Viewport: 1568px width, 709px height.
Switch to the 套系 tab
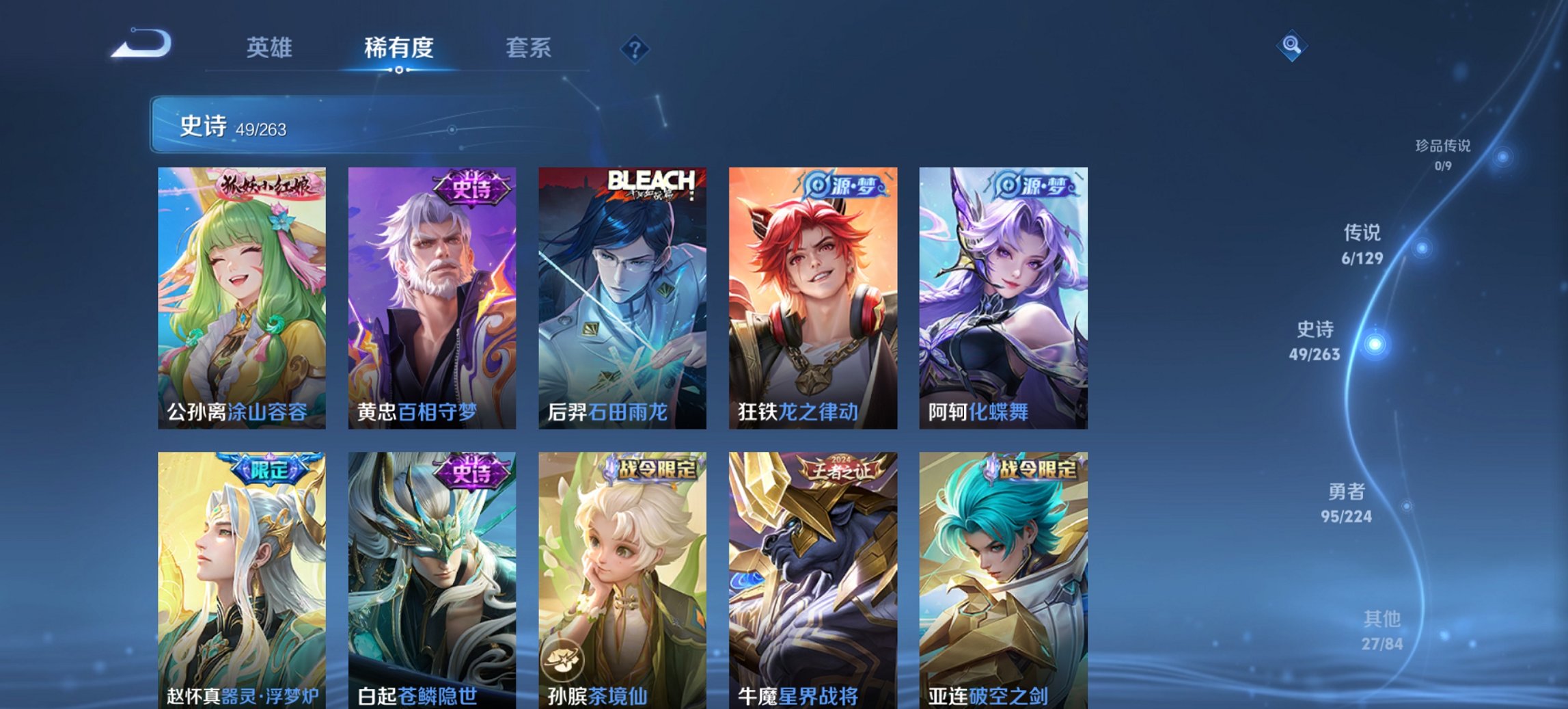[528, 48]
